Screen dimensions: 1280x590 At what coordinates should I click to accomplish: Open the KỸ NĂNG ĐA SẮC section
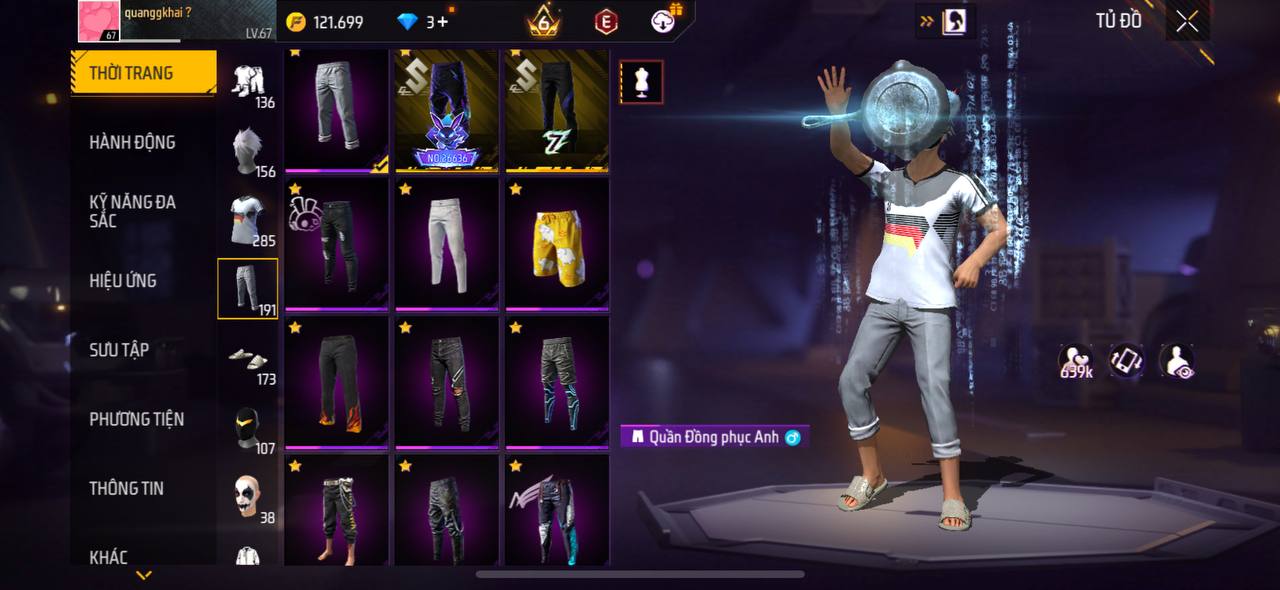(132, 211)
